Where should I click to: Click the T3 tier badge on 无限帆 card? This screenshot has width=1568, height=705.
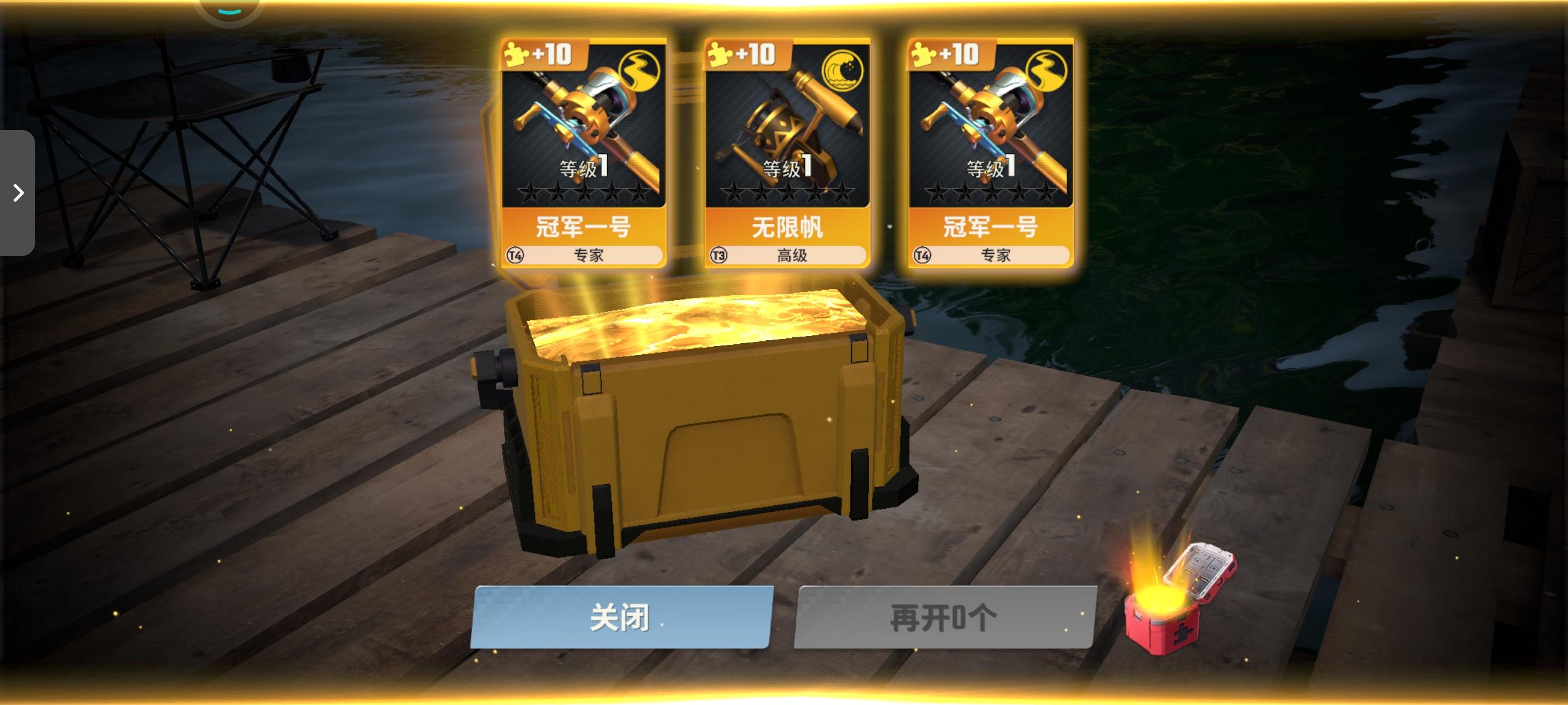pyautogui.click(x=719, y=255)
